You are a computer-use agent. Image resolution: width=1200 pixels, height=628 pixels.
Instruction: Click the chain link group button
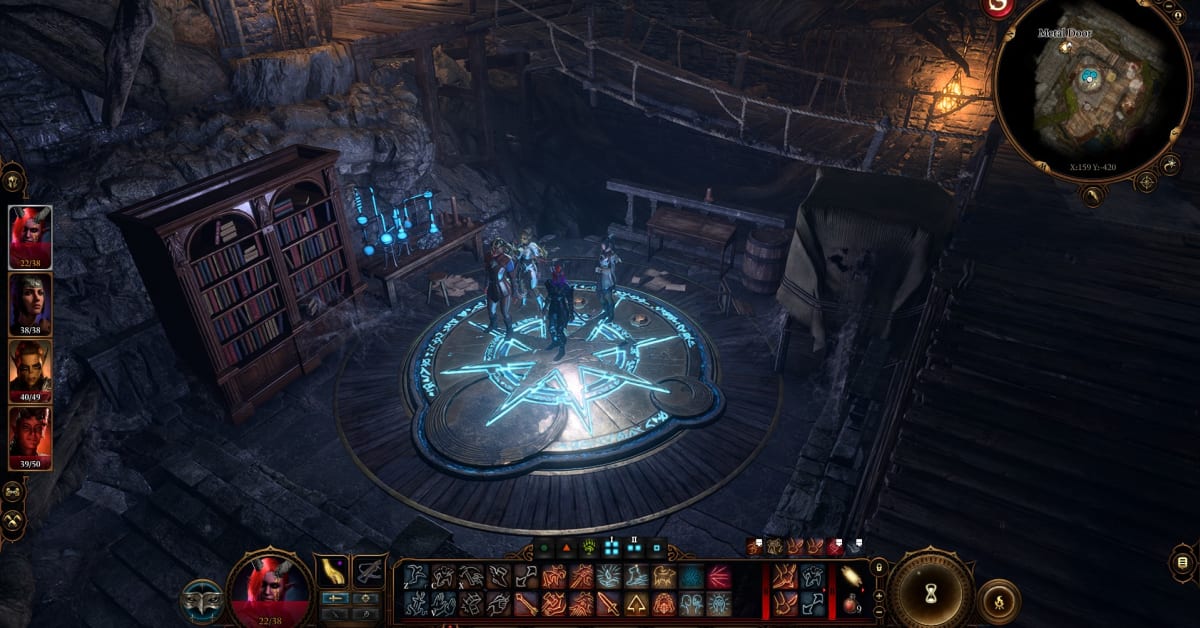[13, 493]
